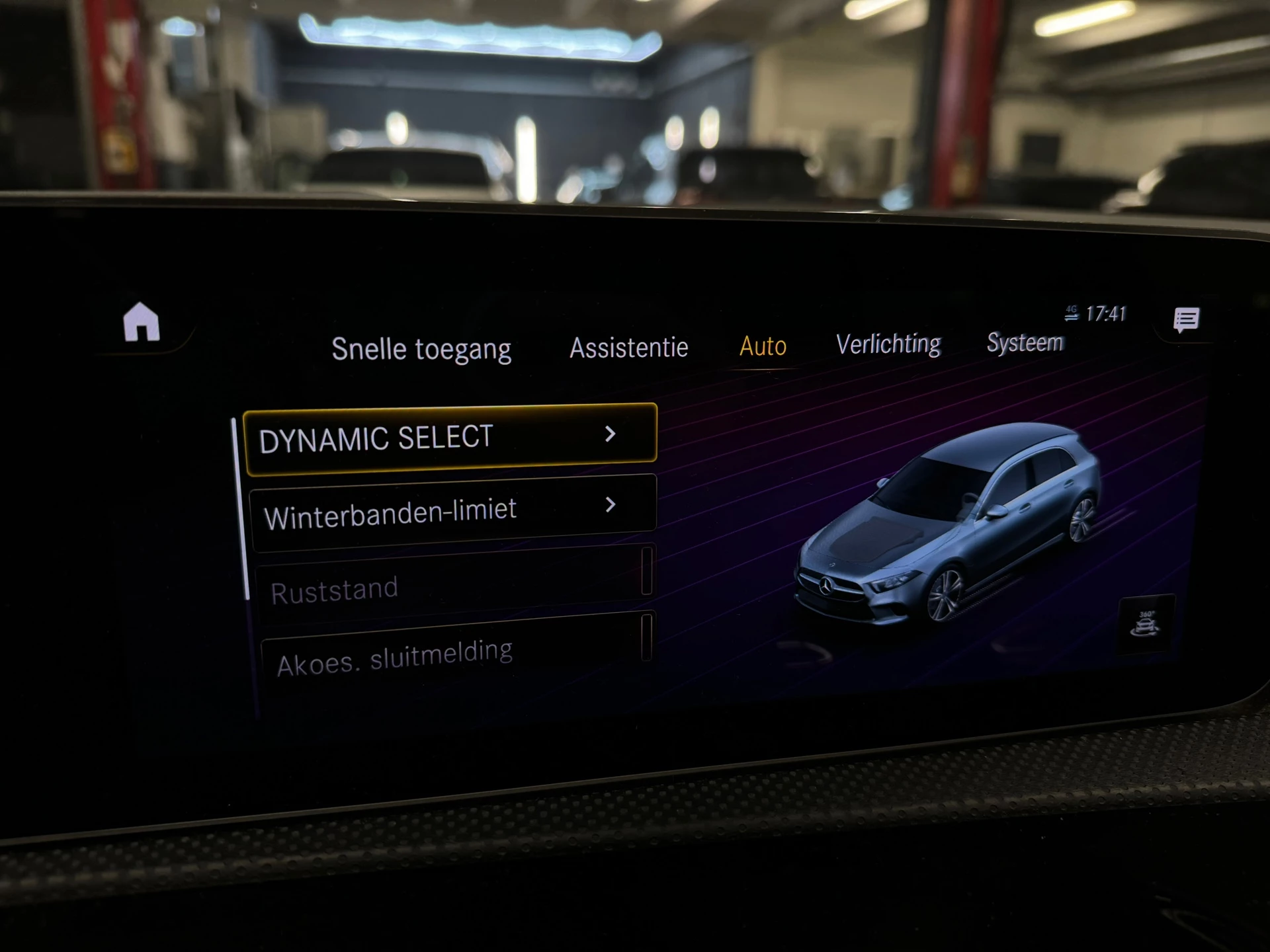
Task: Open the Systeem tab
Action: pyautogui.click(x=1024, y=342)
